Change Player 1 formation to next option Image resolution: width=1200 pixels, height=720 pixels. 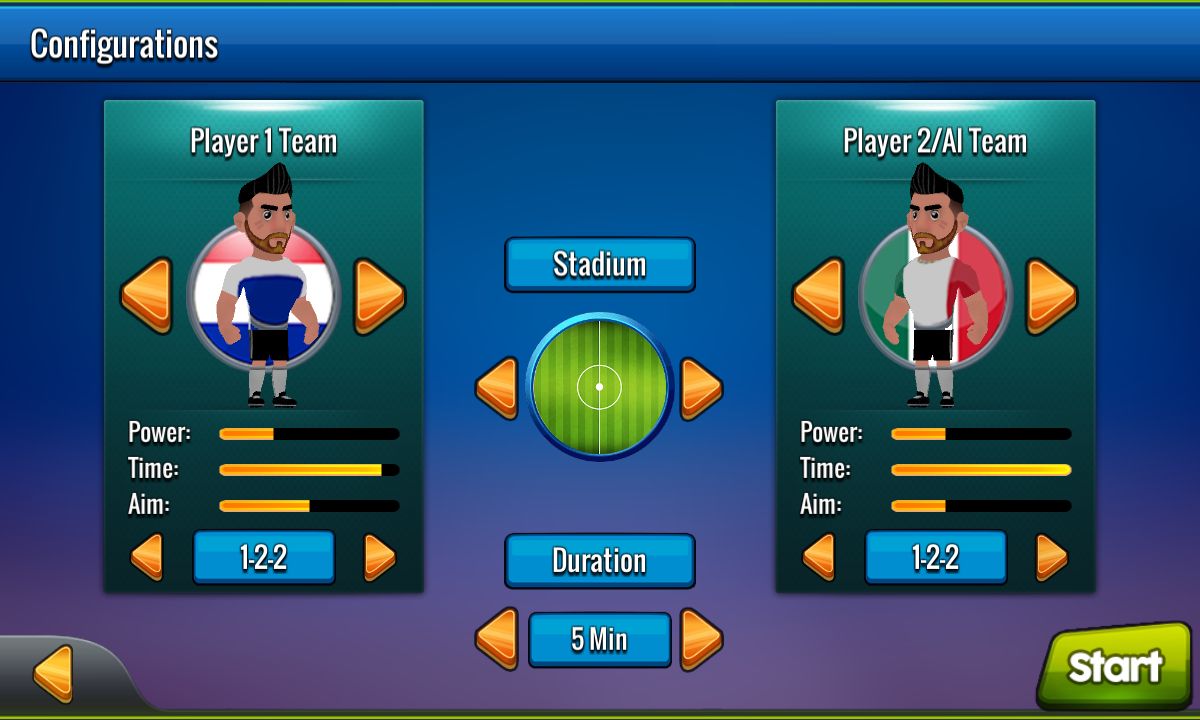(x=379, y=557)
